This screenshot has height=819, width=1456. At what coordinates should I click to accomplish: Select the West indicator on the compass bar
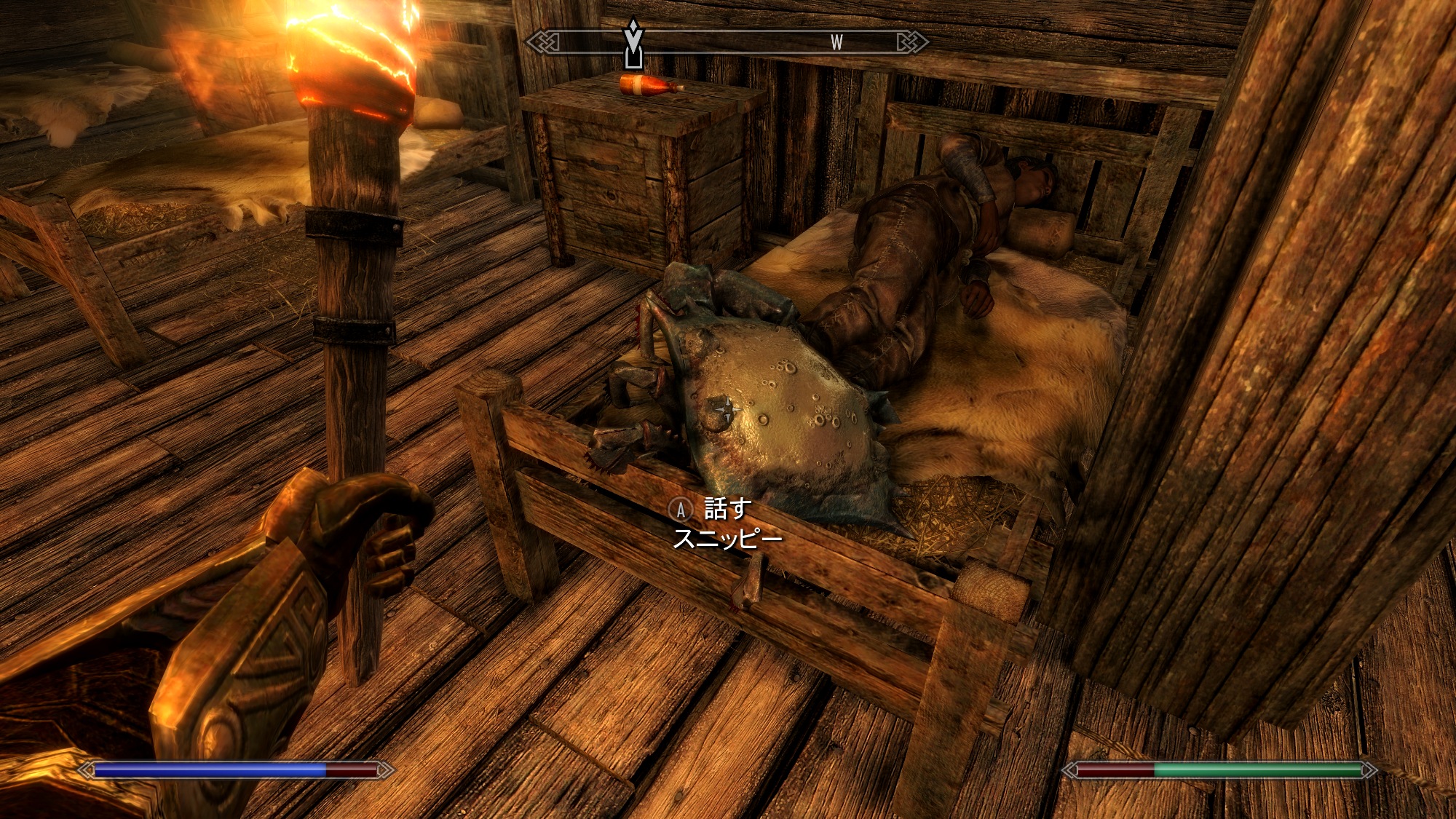pos(836,43)
